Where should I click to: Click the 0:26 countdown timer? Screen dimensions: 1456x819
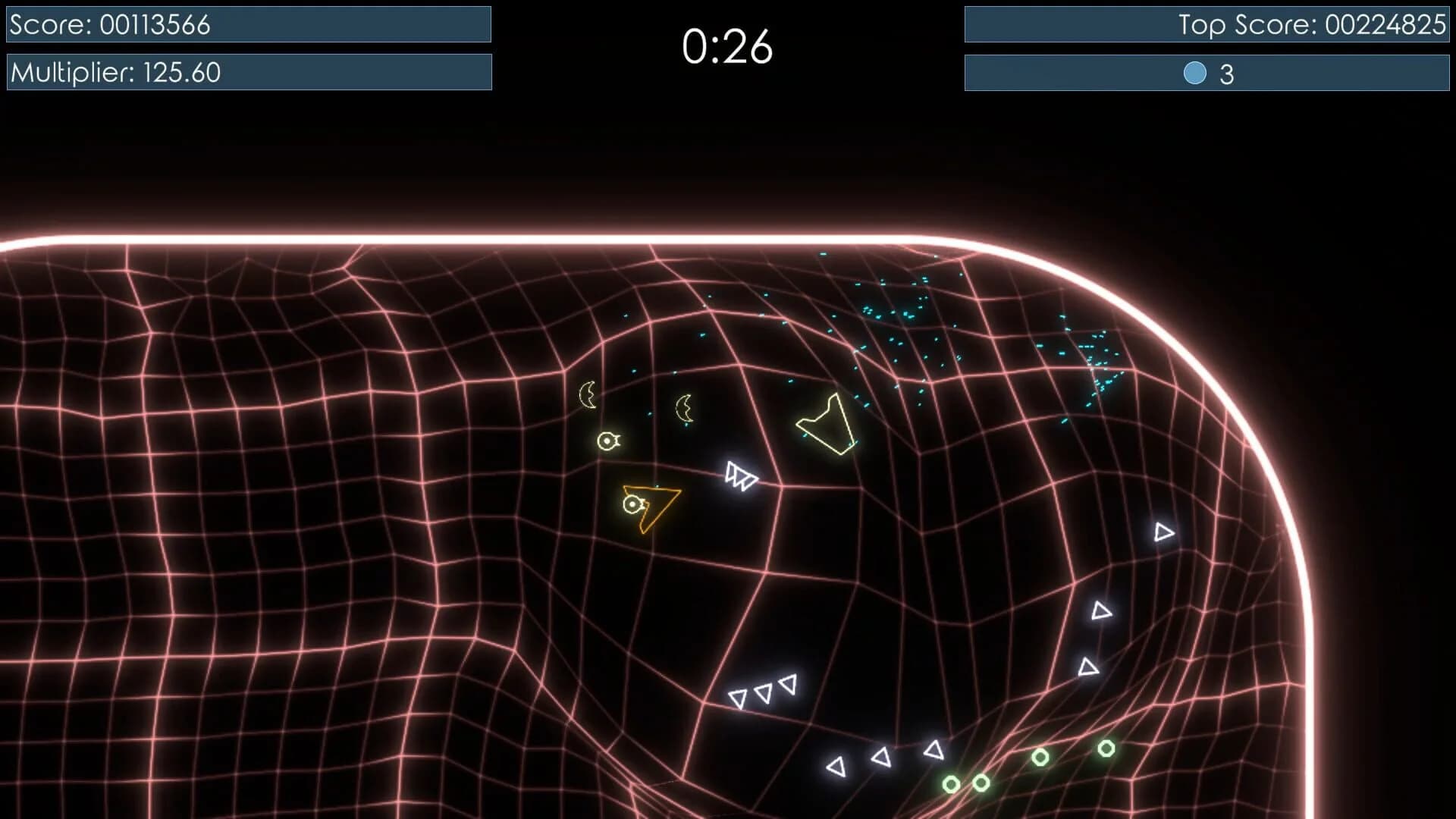pyautogui.click(x=728, y=45)
